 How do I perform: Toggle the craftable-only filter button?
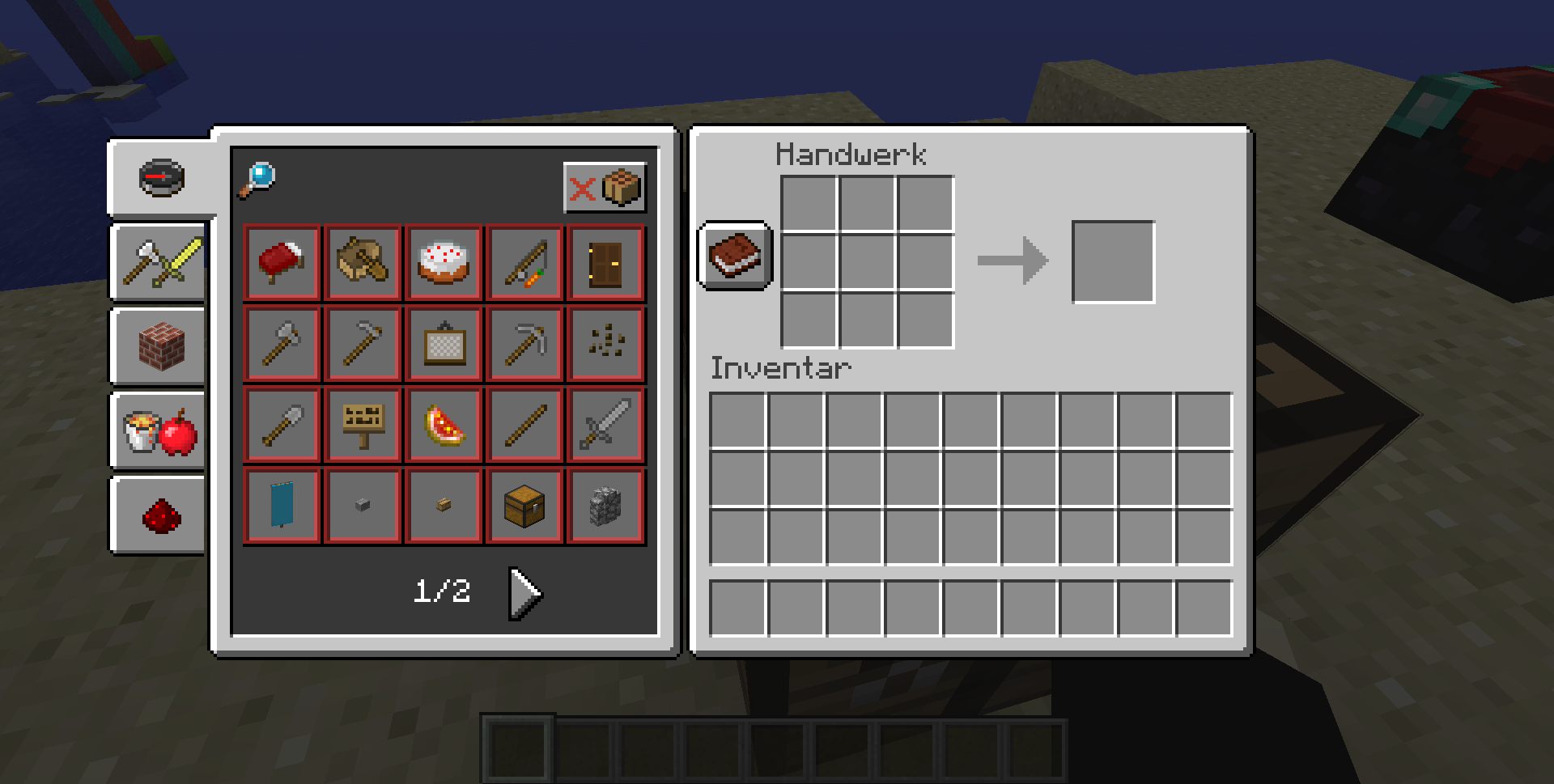605,188
